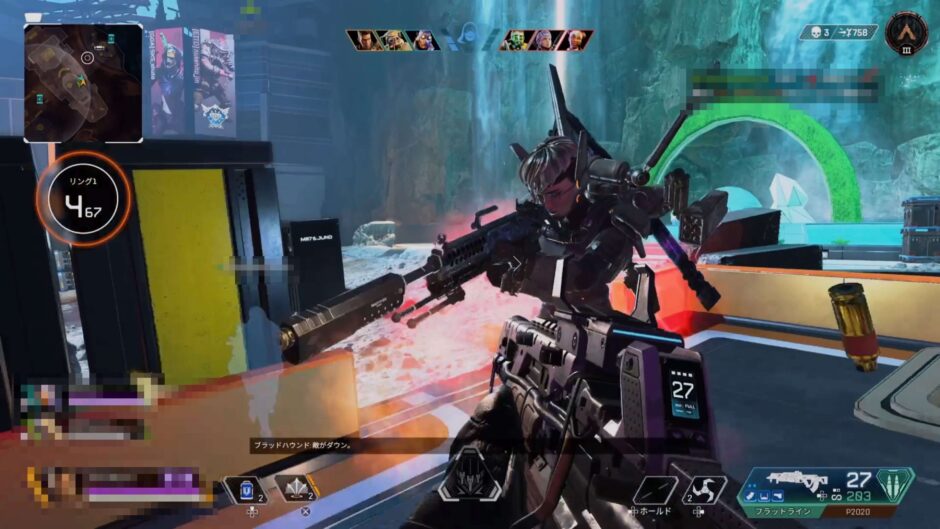Viewport: 940px width, 529px height.
Task: Click the kills skull counter
Action: (820, 32)
